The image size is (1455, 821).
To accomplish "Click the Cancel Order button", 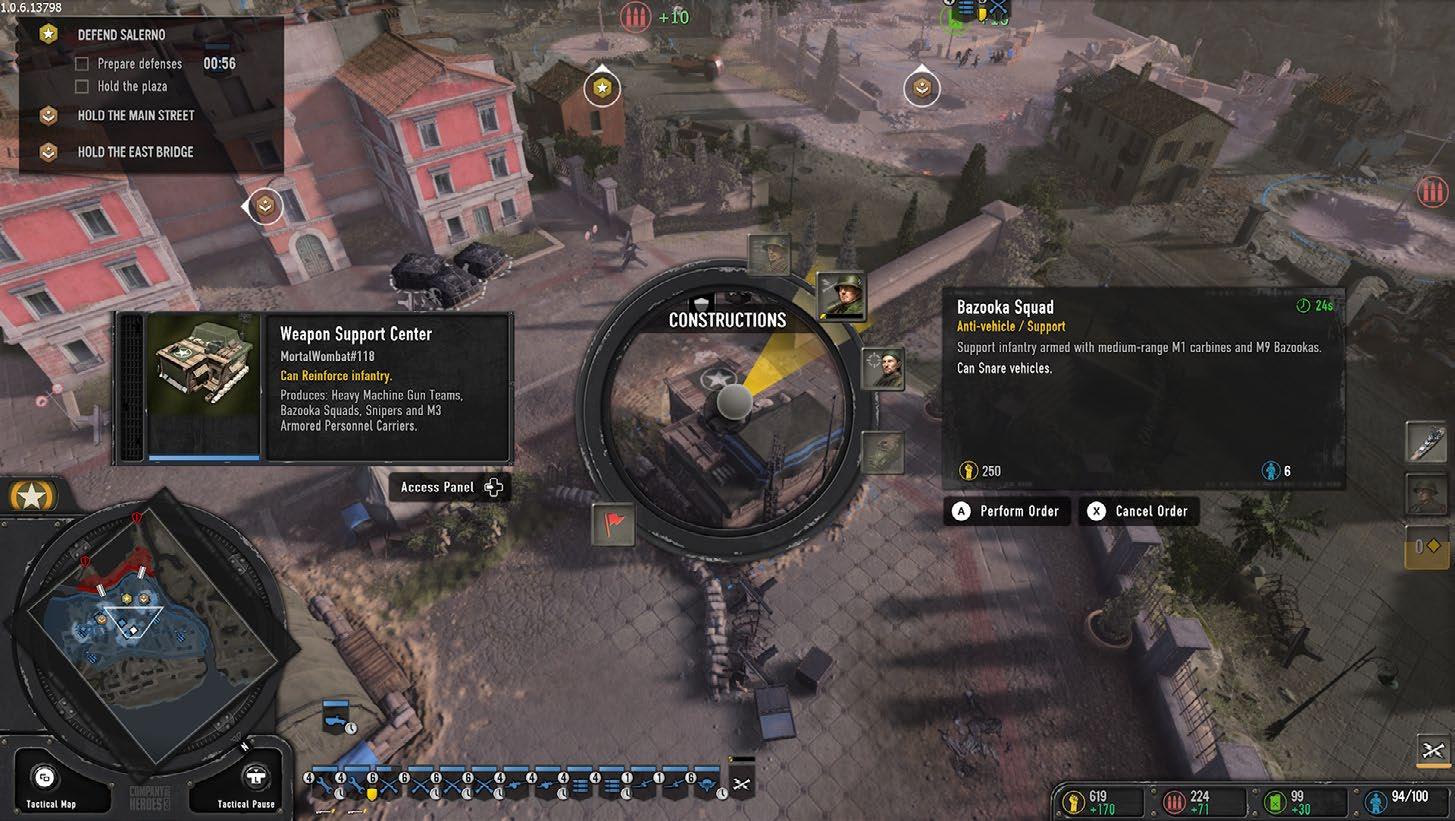I will click(1139, 511).
